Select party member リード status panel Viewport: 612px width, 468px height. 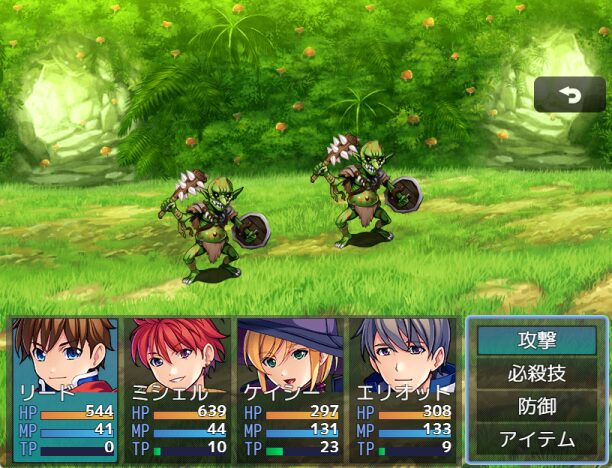click(65, 390)
